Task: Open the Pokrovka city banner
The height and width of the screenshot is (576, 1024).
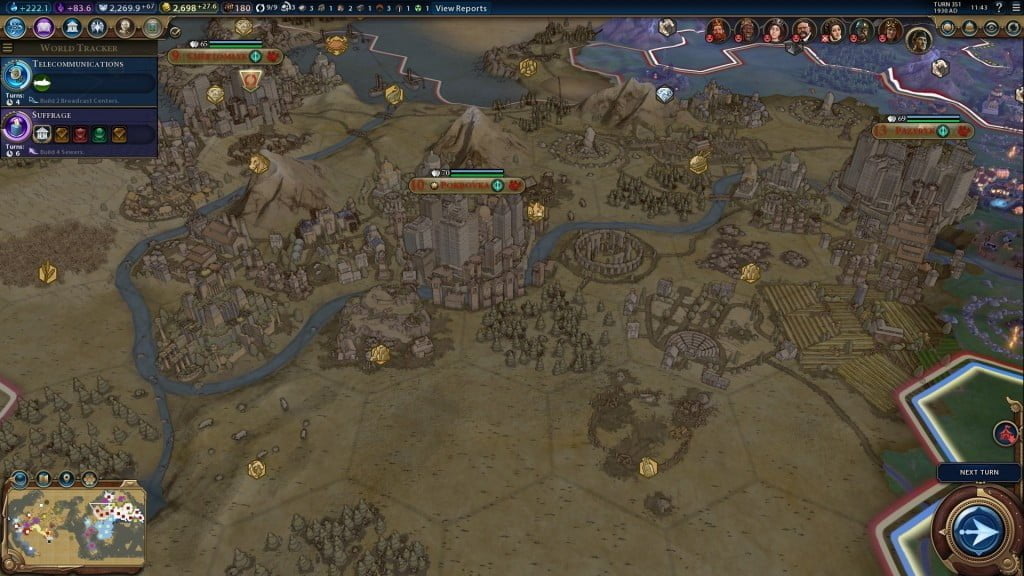Action: pyautogui.click(x=467, y=185)
